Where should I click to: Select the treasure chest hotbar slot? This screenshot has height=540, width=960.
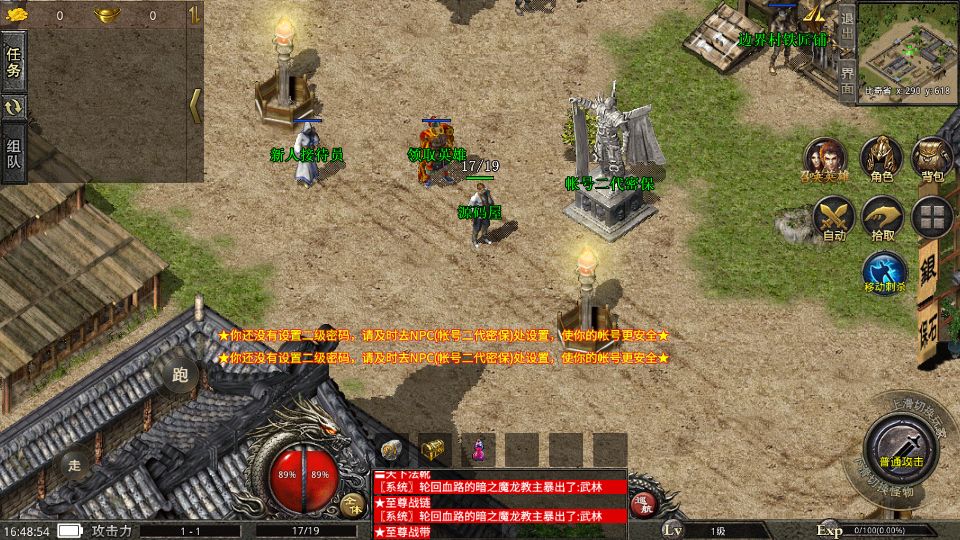pyautogui.click(x=433, y=449)
